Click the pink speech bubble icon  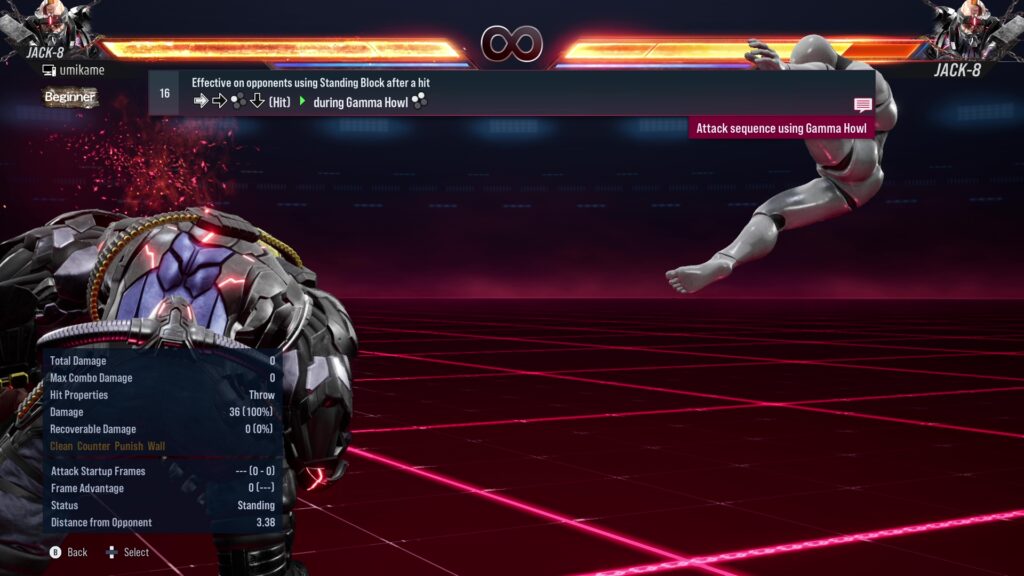point(863,105)
